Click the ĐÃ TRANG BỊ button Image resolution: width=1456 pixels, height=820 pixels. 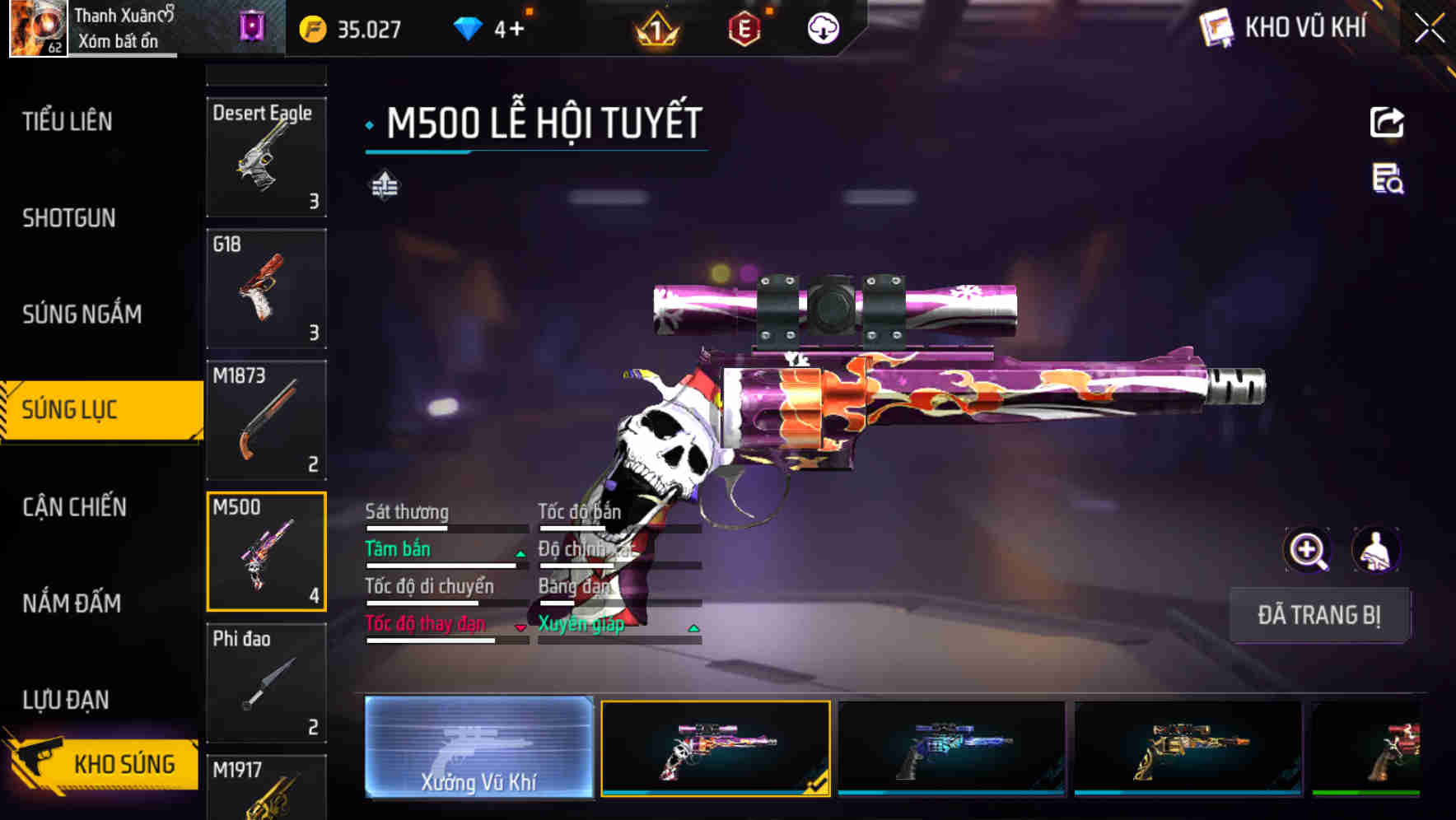click(x=1319, y=615)
